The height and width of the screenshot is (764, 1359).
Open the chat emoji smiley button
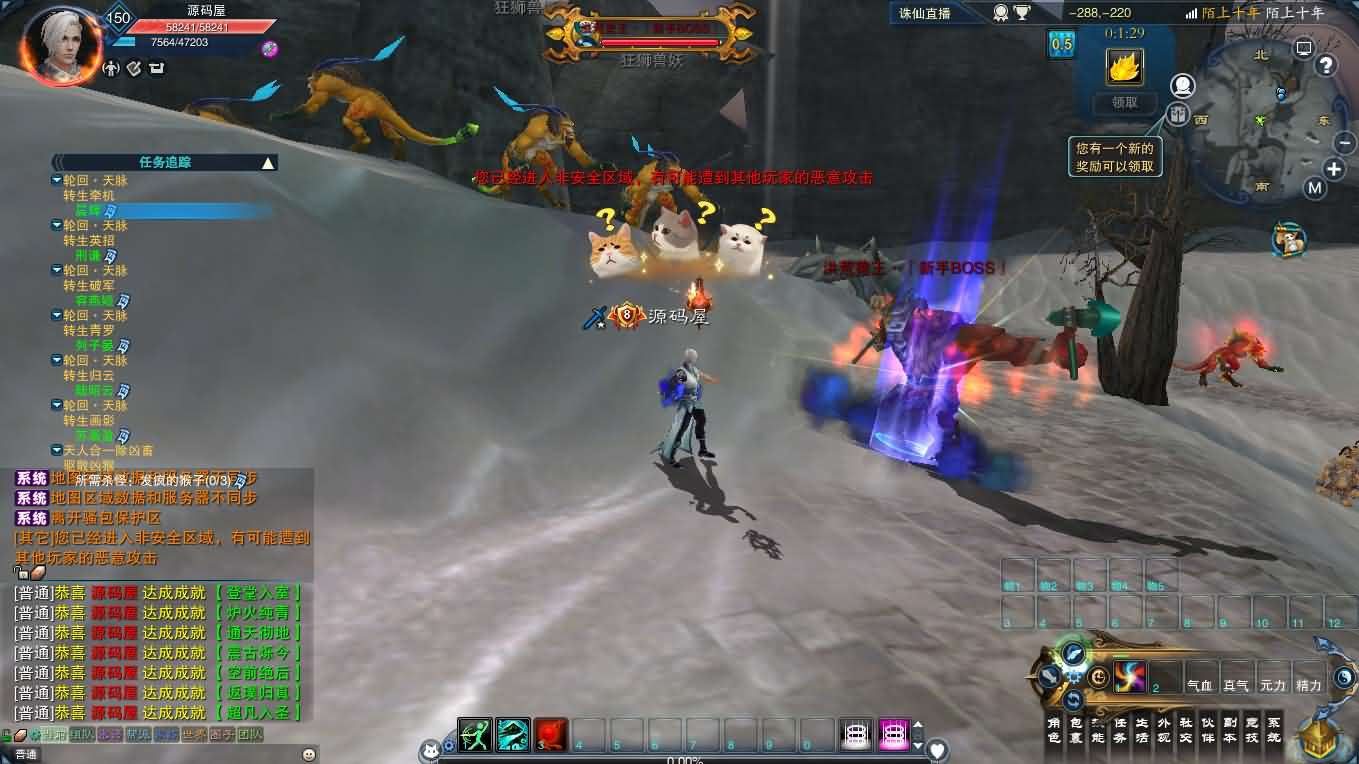308,754
